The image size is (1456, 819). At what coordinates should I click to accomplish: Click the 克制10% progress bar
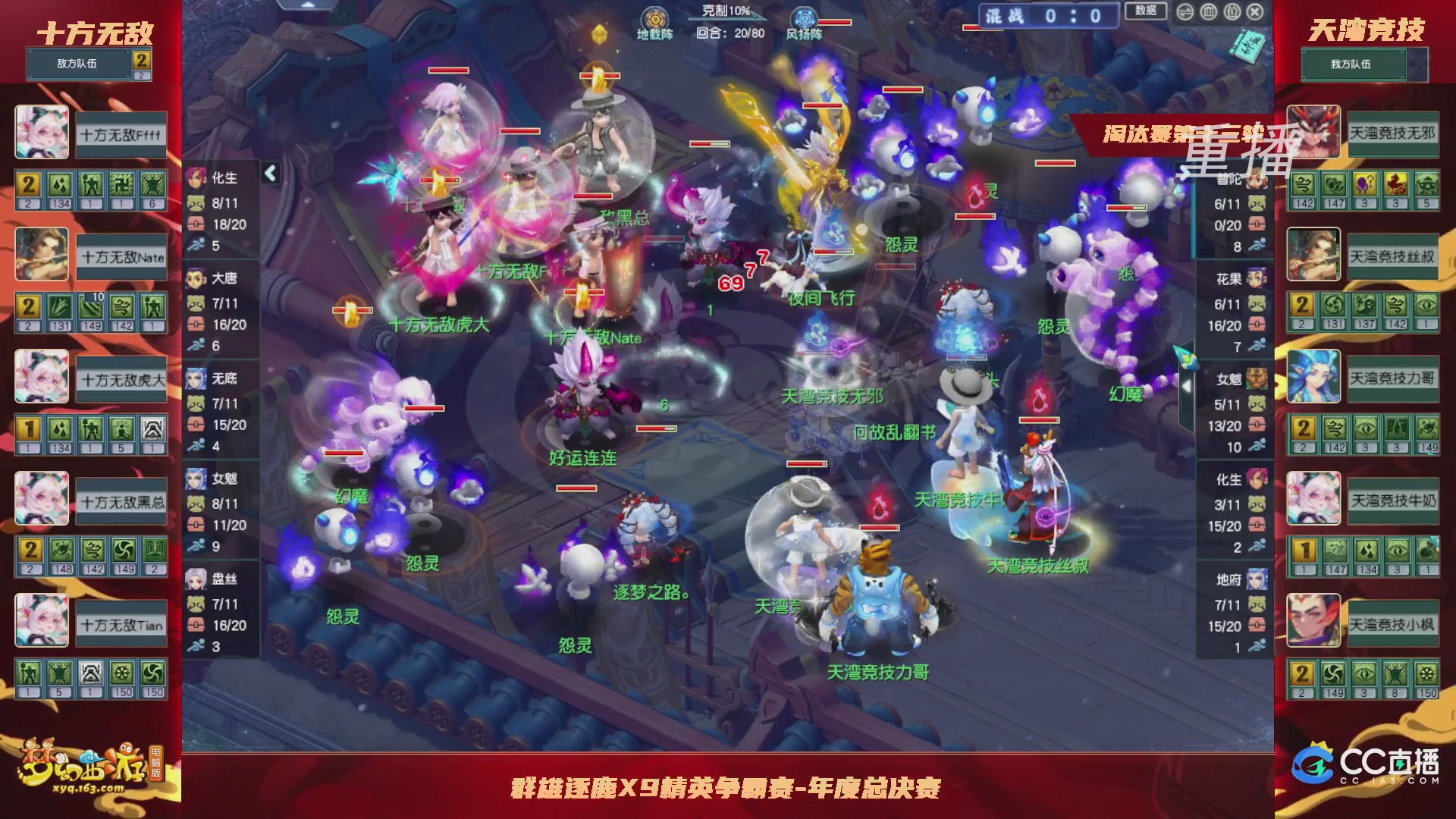(x=725, y=13)
